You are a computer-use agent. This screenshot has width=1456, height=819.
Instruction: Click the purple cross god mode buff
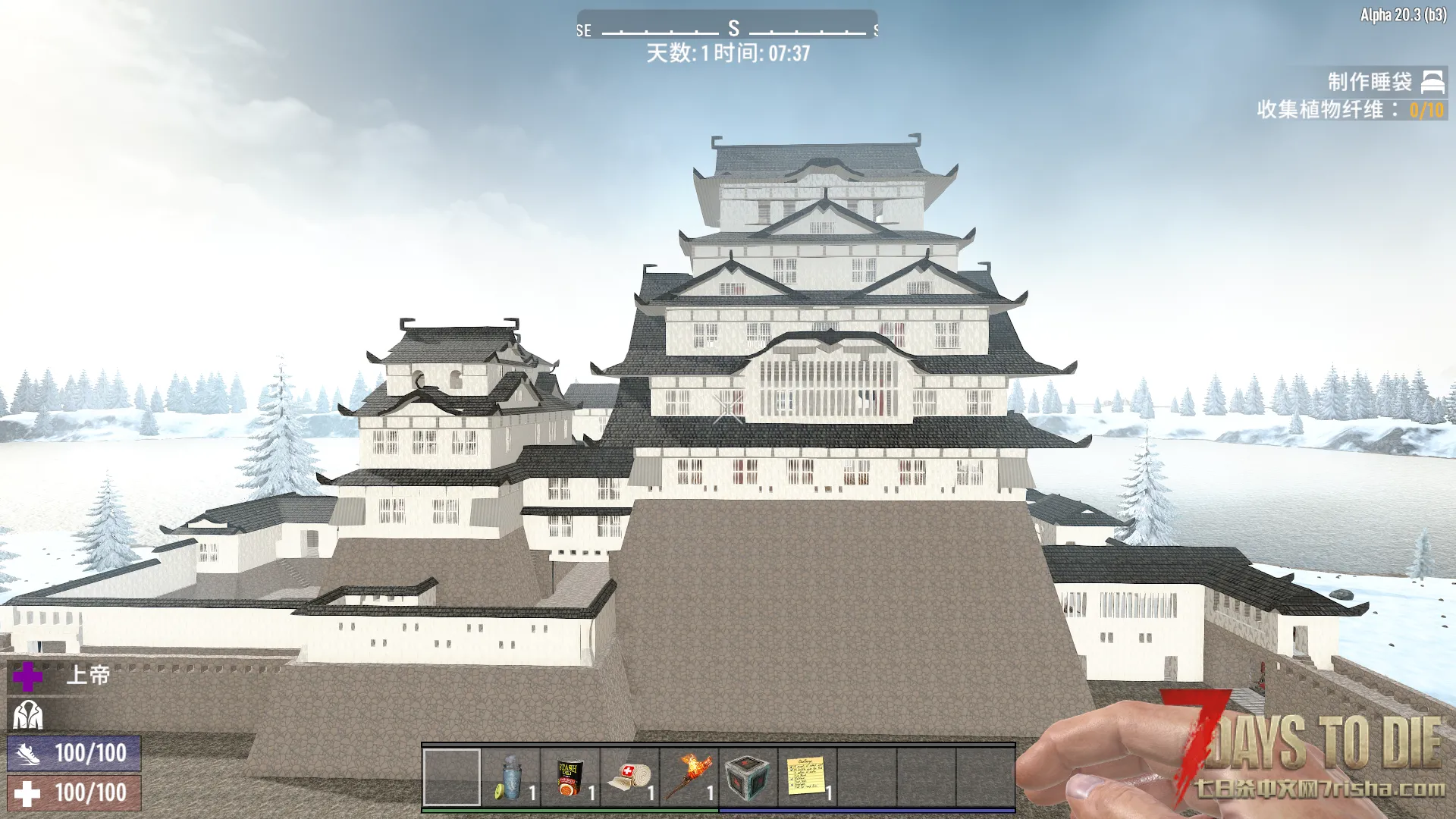[x=28, y=676]
